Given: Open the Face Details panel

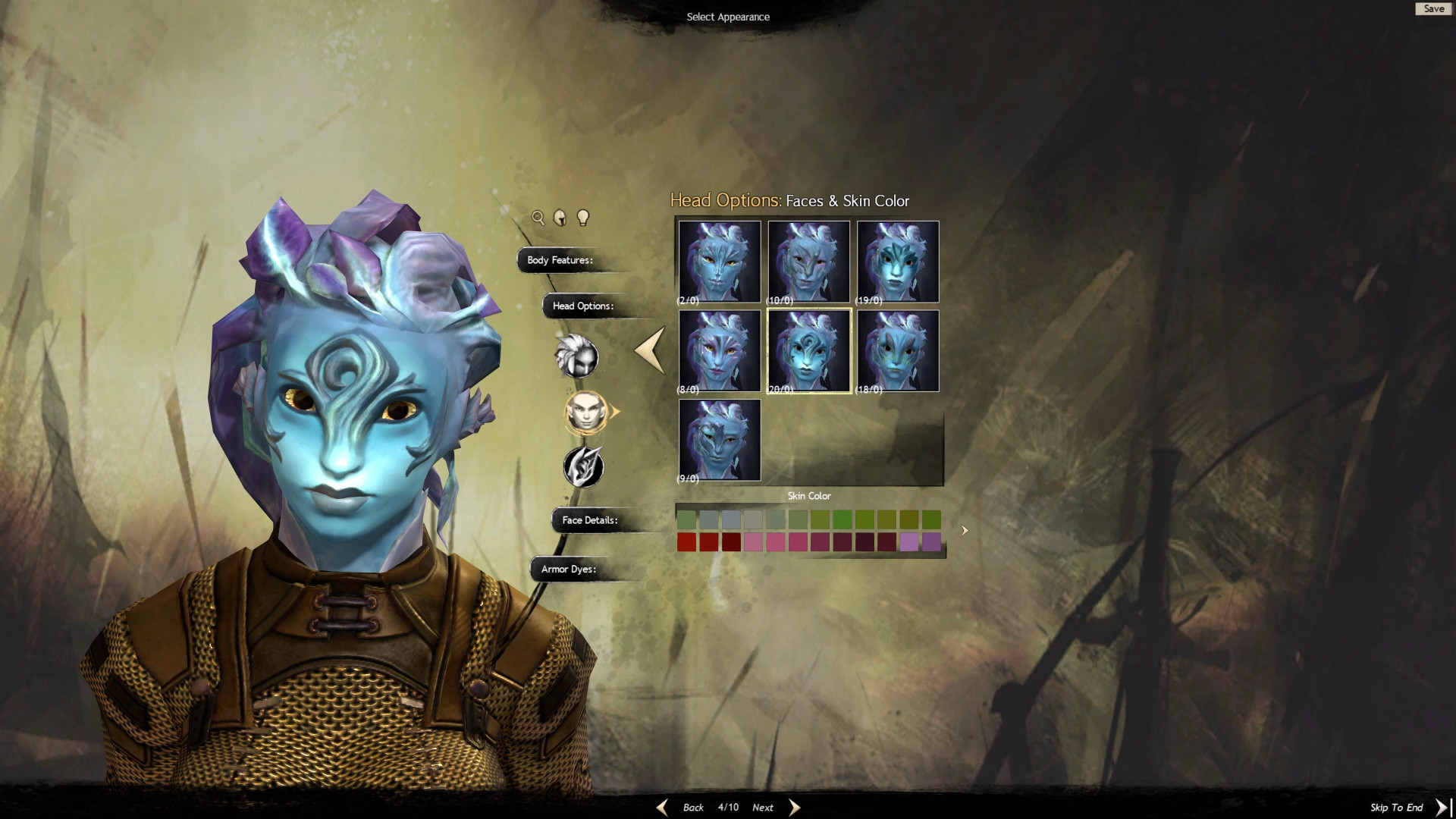Looking at the screenshot, I should (589, 520).
